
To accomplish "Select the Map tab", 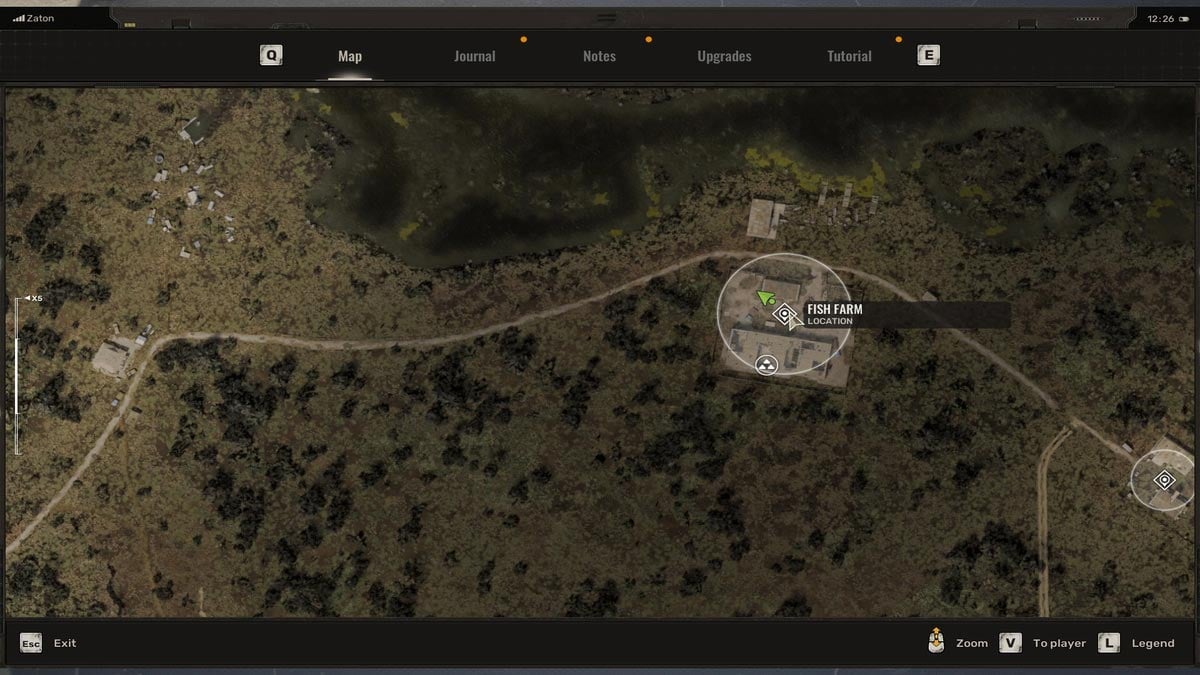I will pos(350,57).
